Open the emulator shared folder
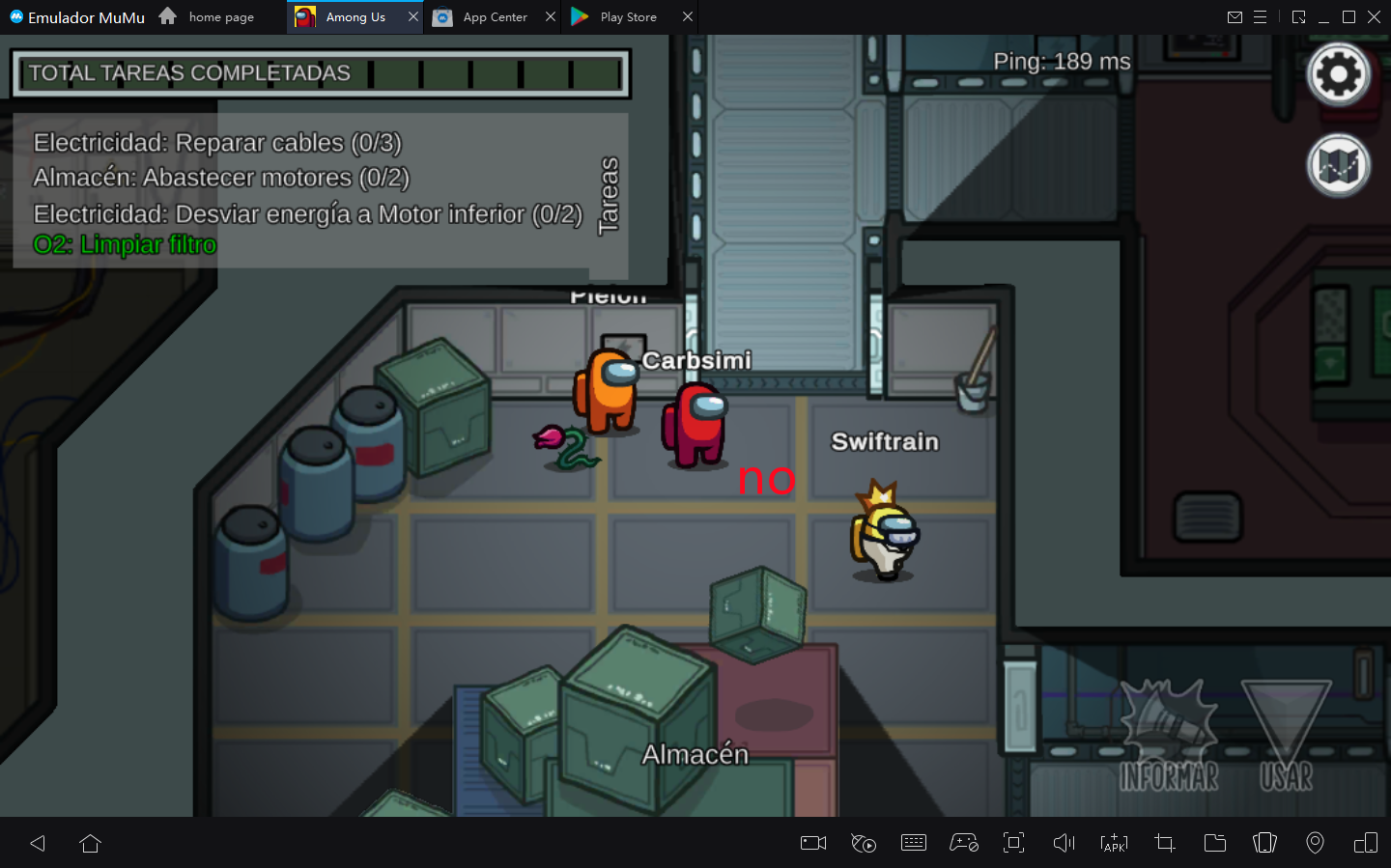This screenshot has height=868, width=1391. coord(1215,843)
